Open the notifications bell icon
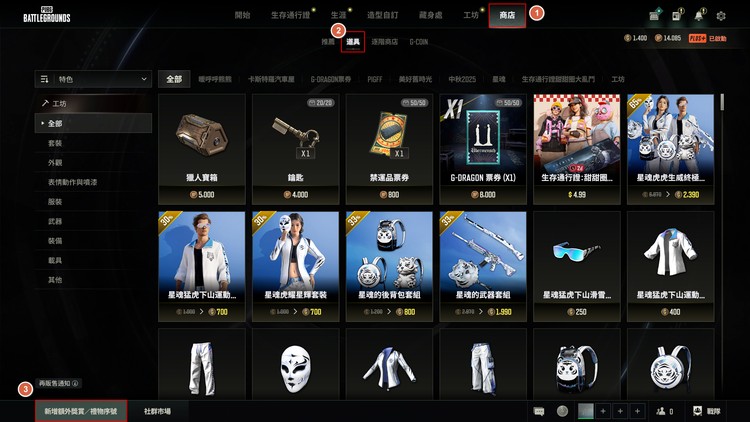Image resolution: width=750 pixels, height=422 pixels. (x=698, y=16)
